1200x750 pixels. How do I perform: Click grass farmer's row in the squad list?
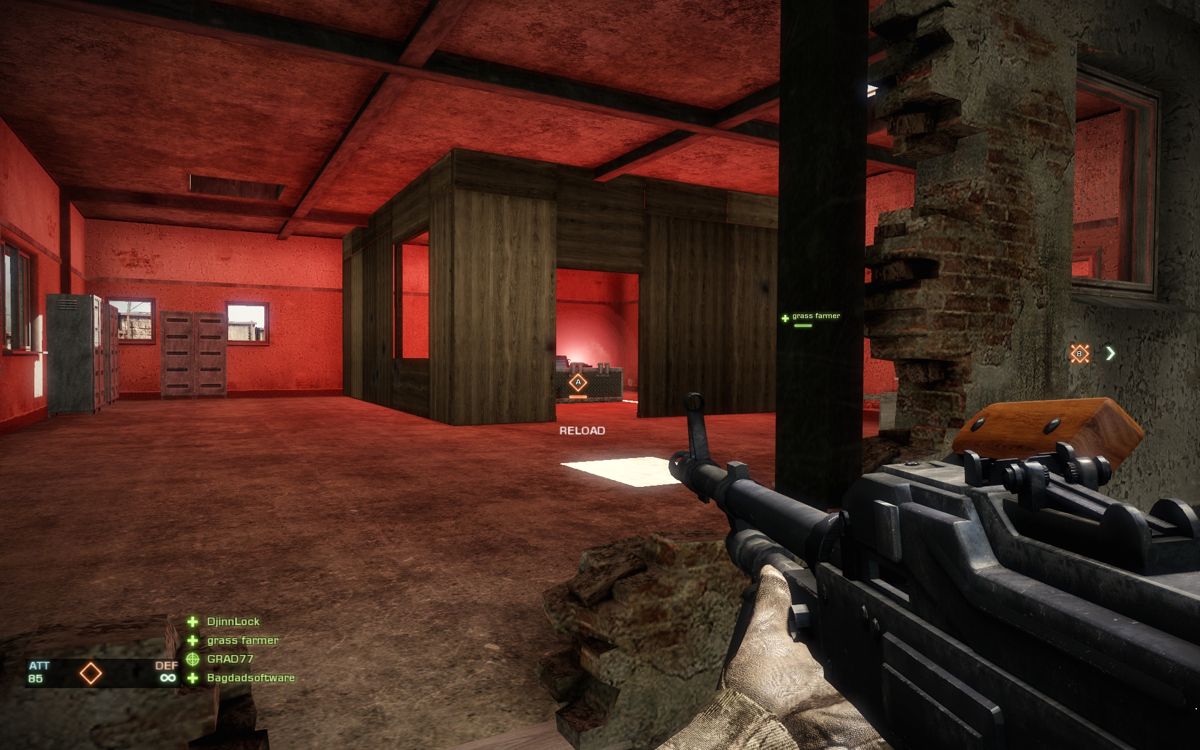tap(242, 641)
